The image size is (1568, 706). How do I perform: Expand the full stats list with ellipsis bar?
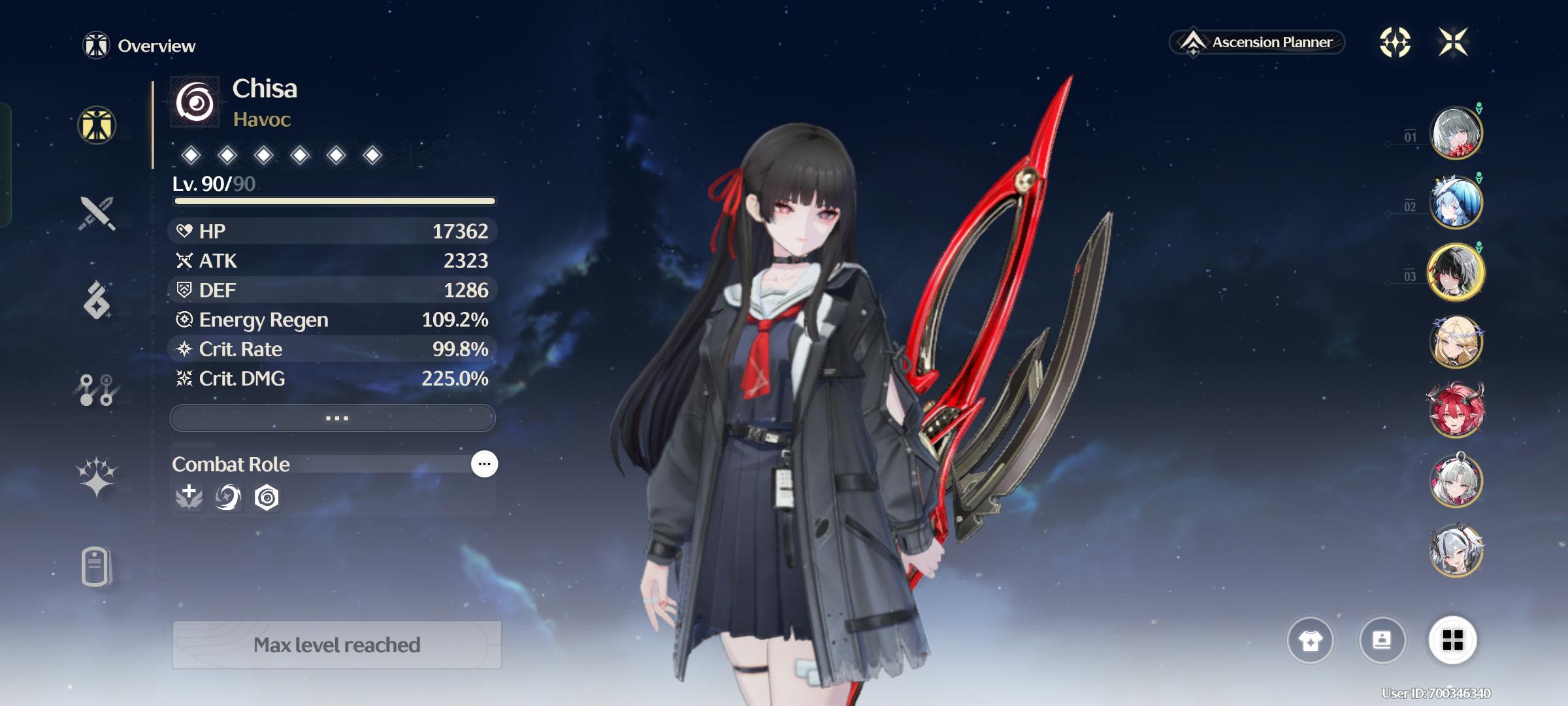coord(333,418)
